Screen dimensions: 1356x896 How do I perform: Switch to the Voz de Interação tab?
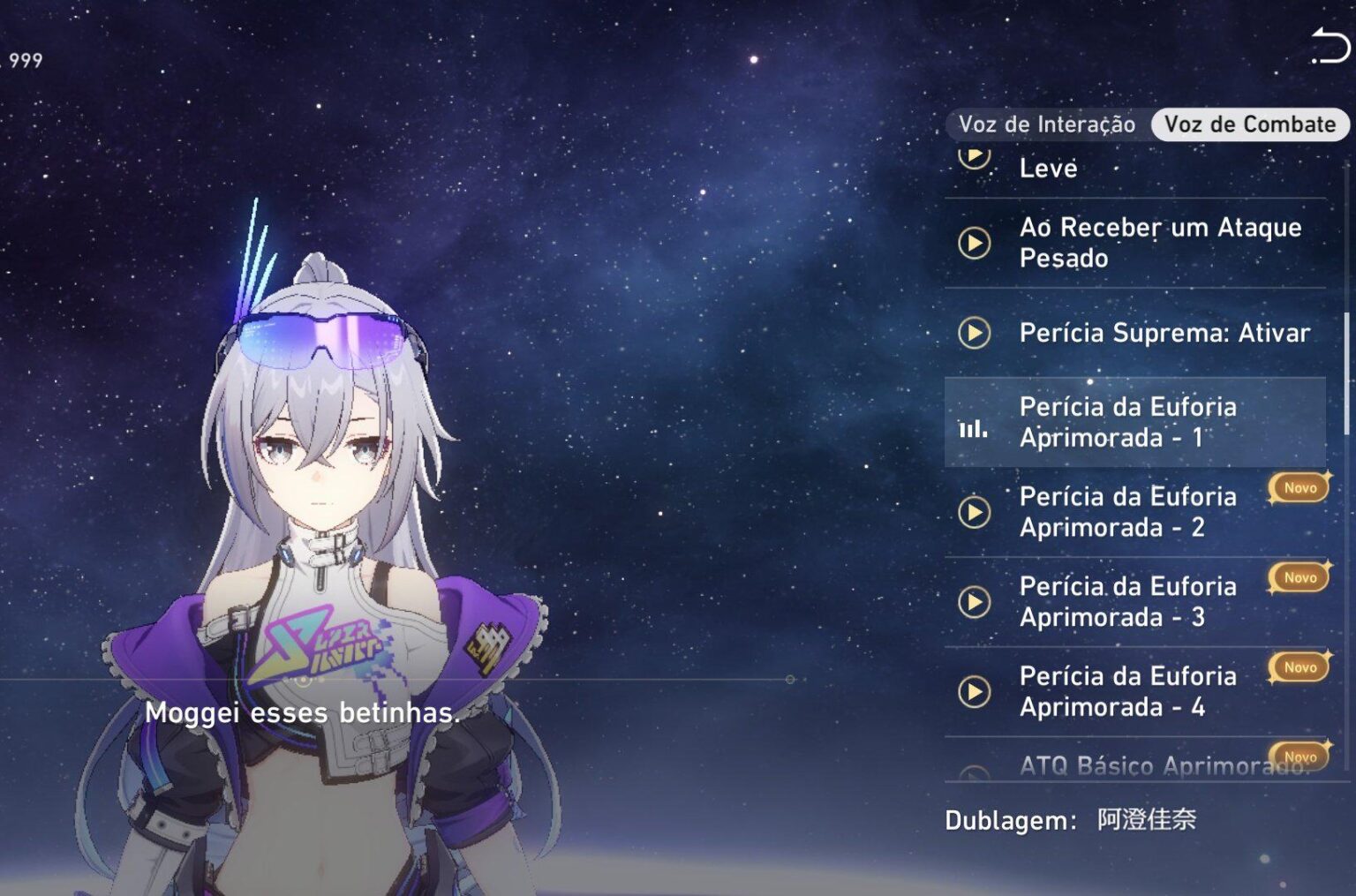coord(1046,124)
